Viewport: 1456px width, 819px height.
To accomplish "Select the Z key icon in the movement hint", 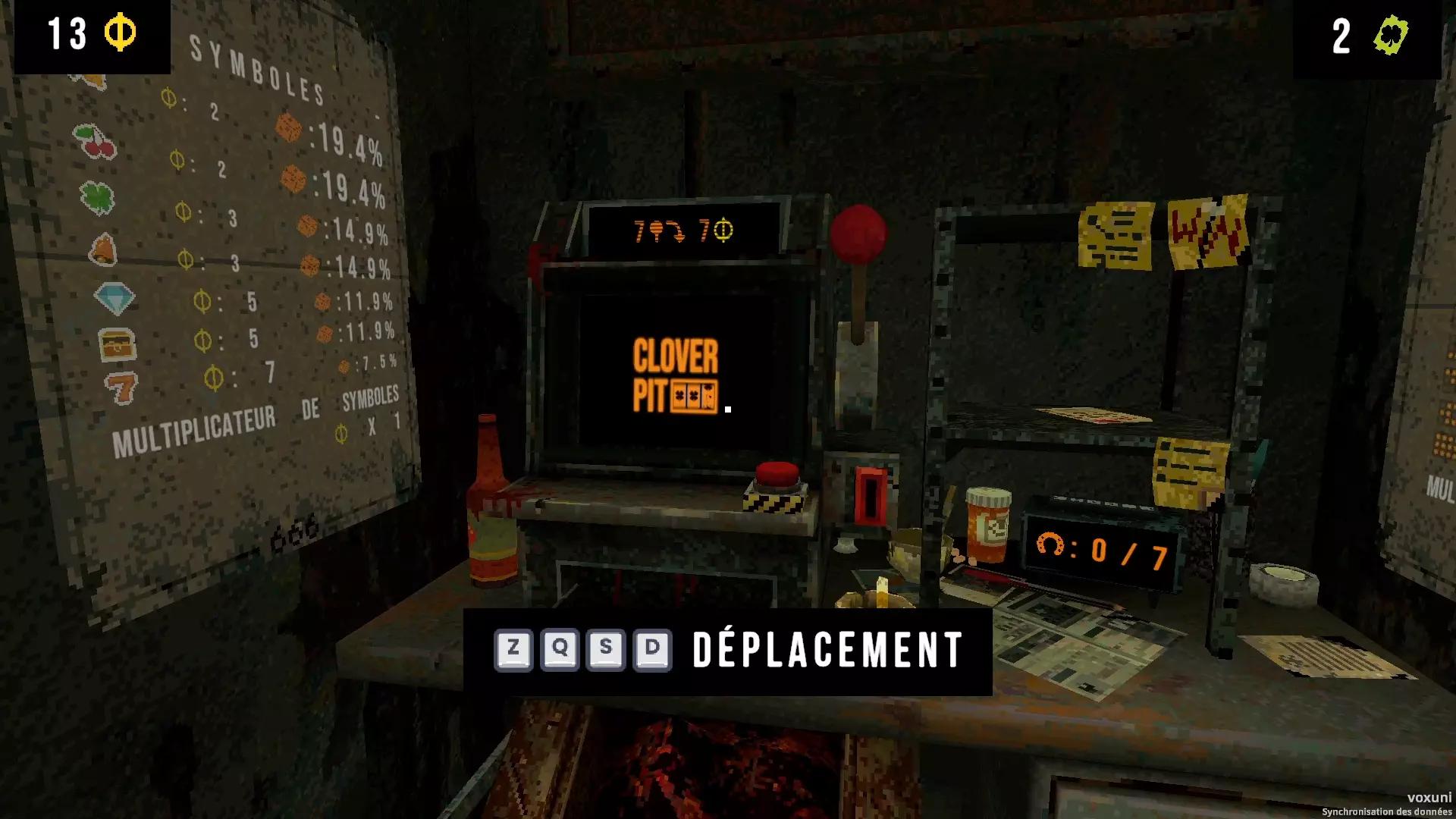I will (x=515, y=649).
